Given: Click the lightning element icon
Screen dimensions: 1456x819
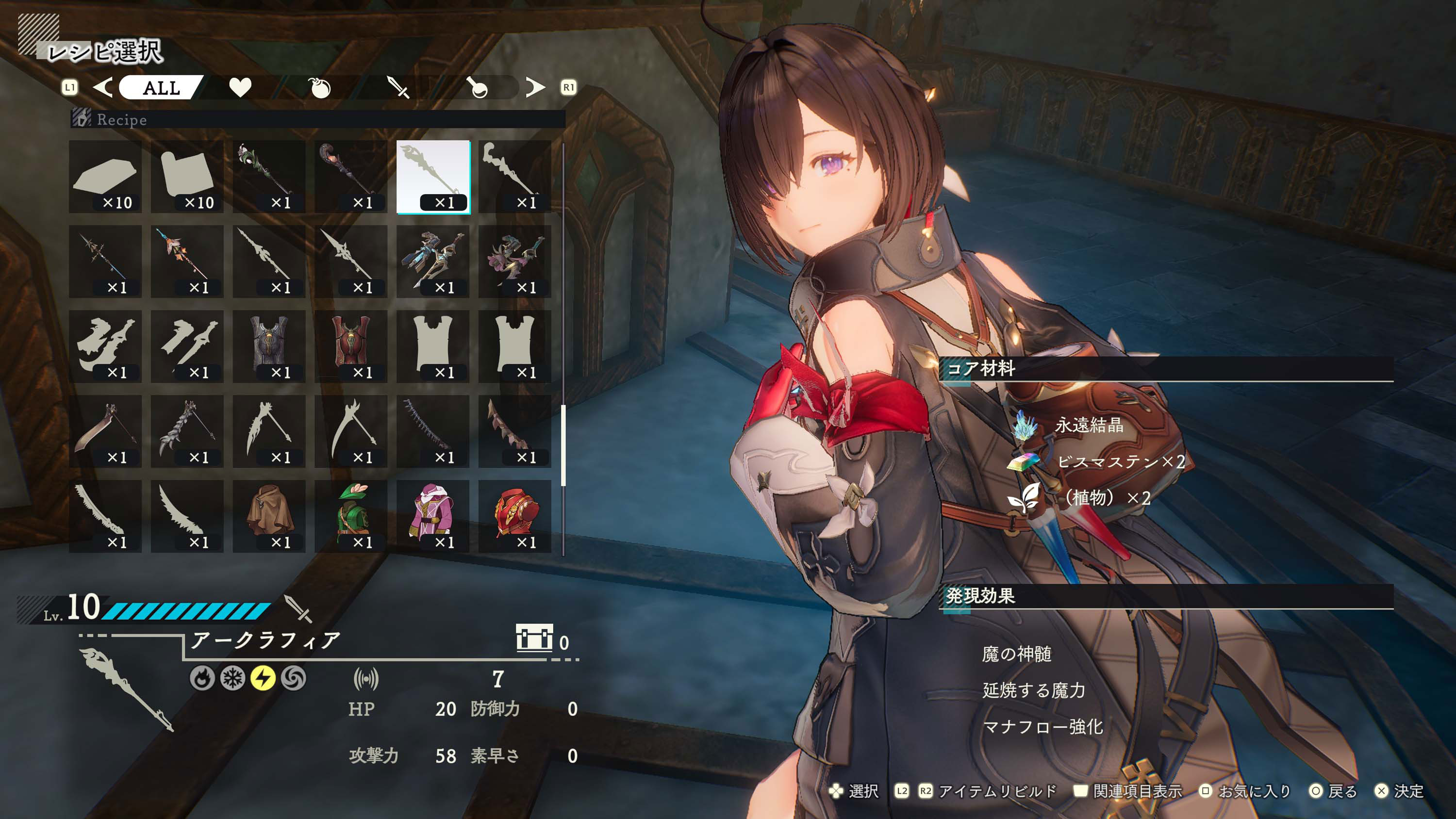Looking at the screenshot, I should pyautogui.click(x=263, y=678).
